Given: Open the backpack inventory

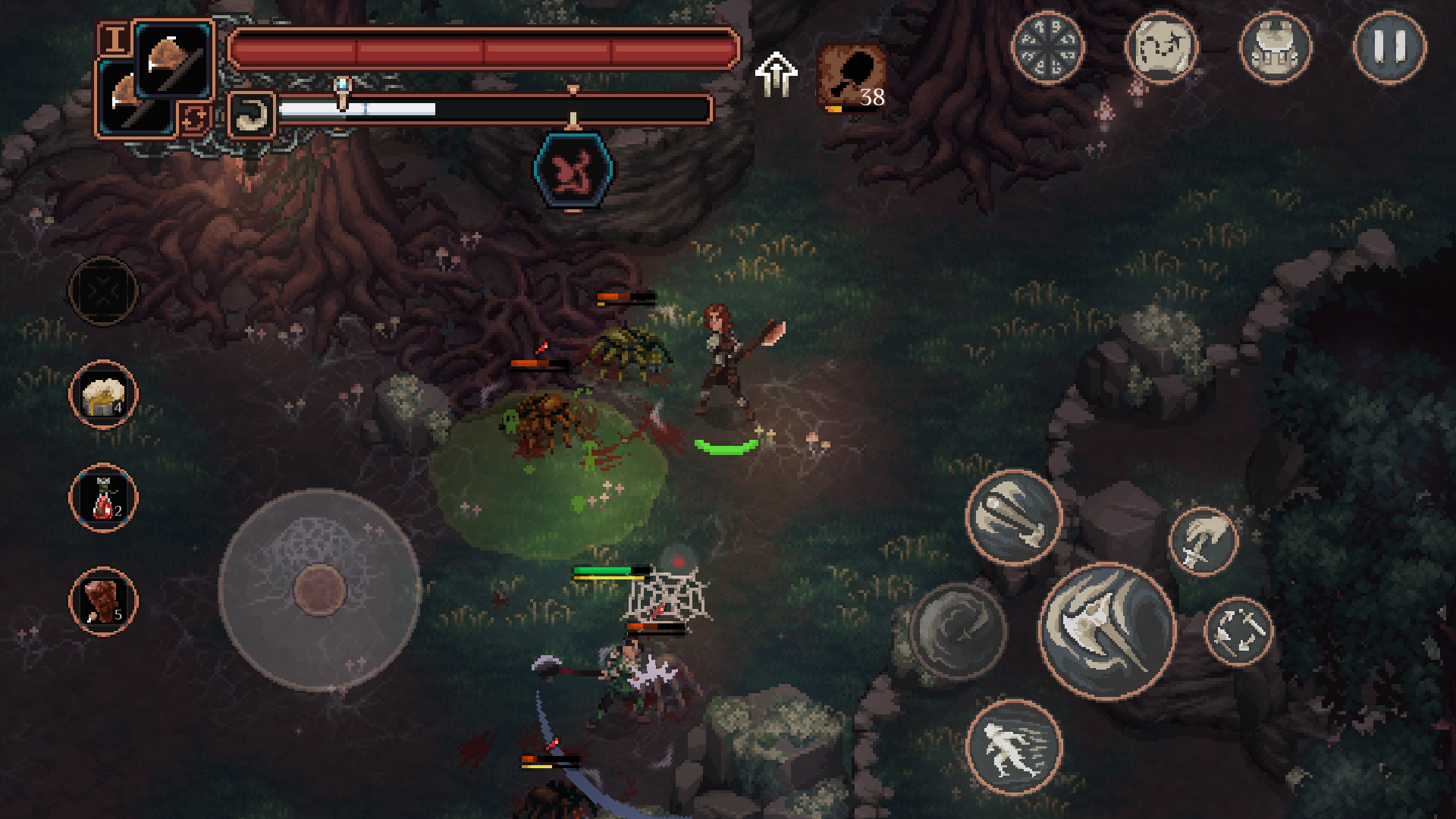Looking at the screenshot, I should [1275, 47].
